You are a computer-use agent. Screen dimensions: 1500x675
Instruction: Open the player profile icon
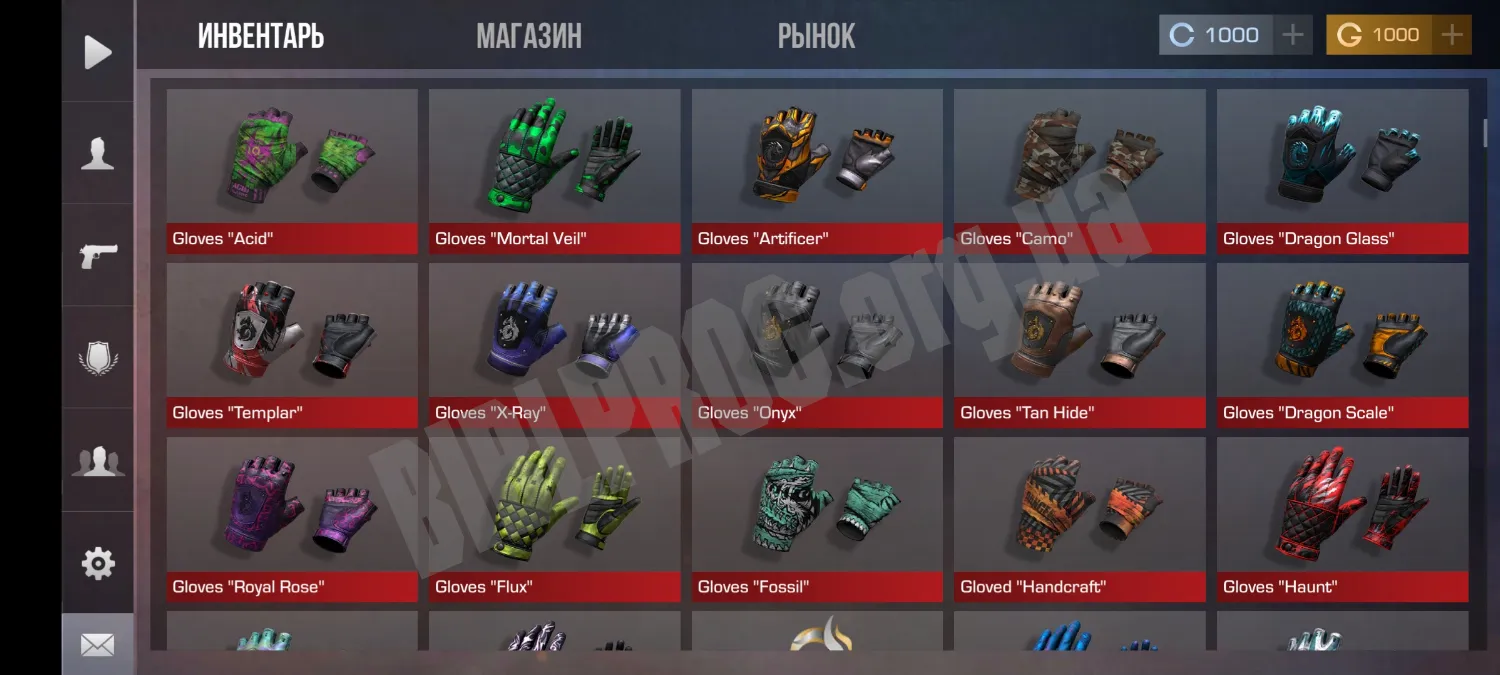[x=98, y=154]
